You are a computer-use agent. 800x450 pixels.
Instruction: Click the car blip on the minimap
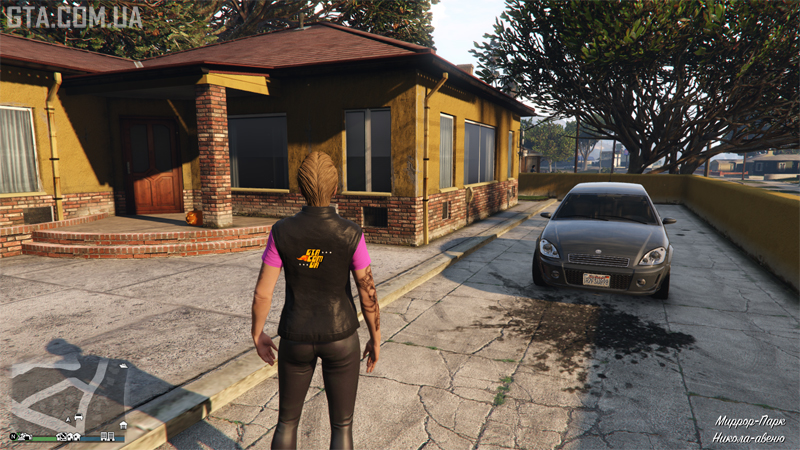(79, 417)
